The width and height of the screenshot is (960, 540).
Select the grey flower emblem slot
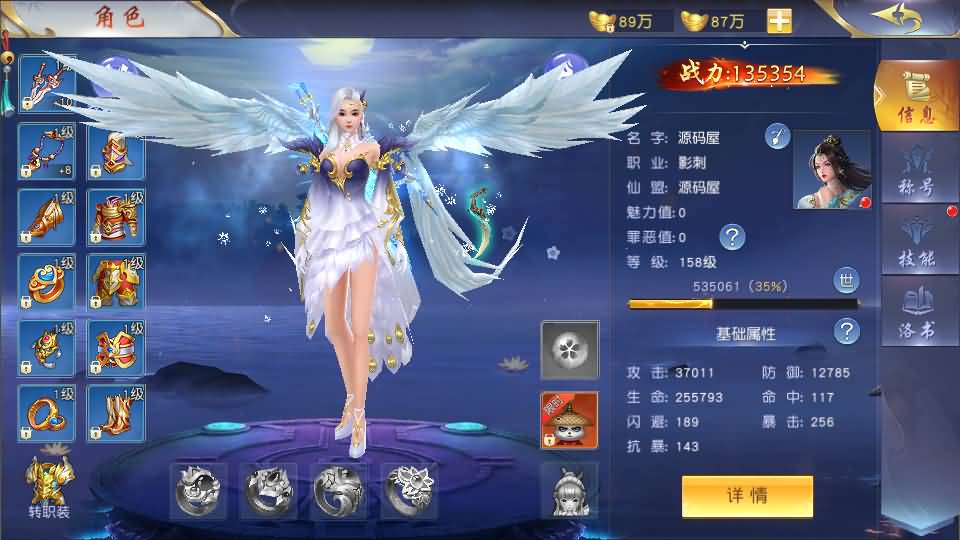[570, 350]
